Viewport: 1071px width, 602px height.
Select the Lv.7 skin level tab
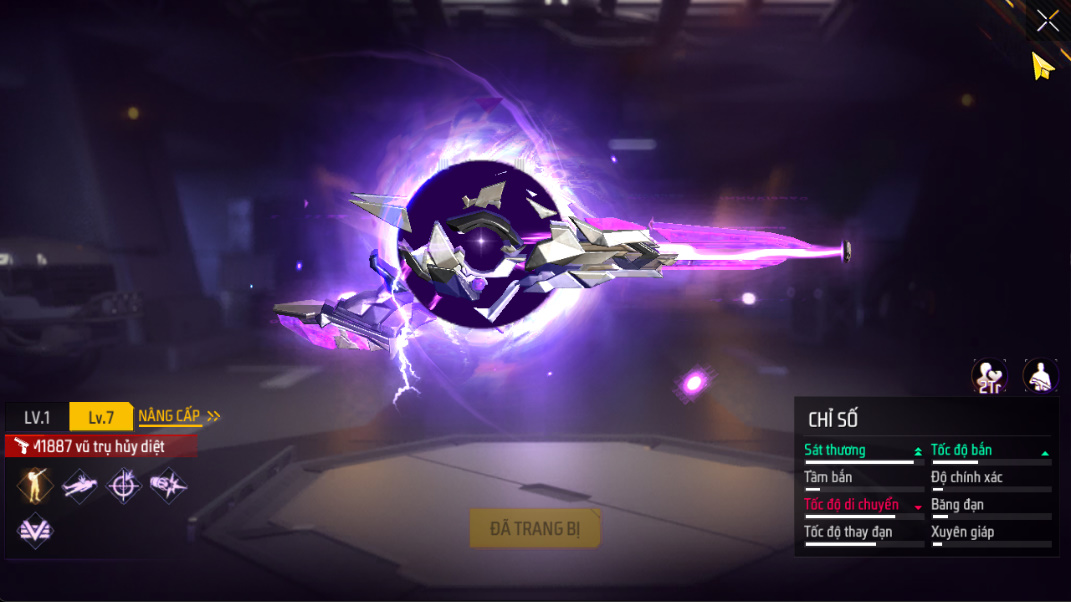tap(101, 417)
